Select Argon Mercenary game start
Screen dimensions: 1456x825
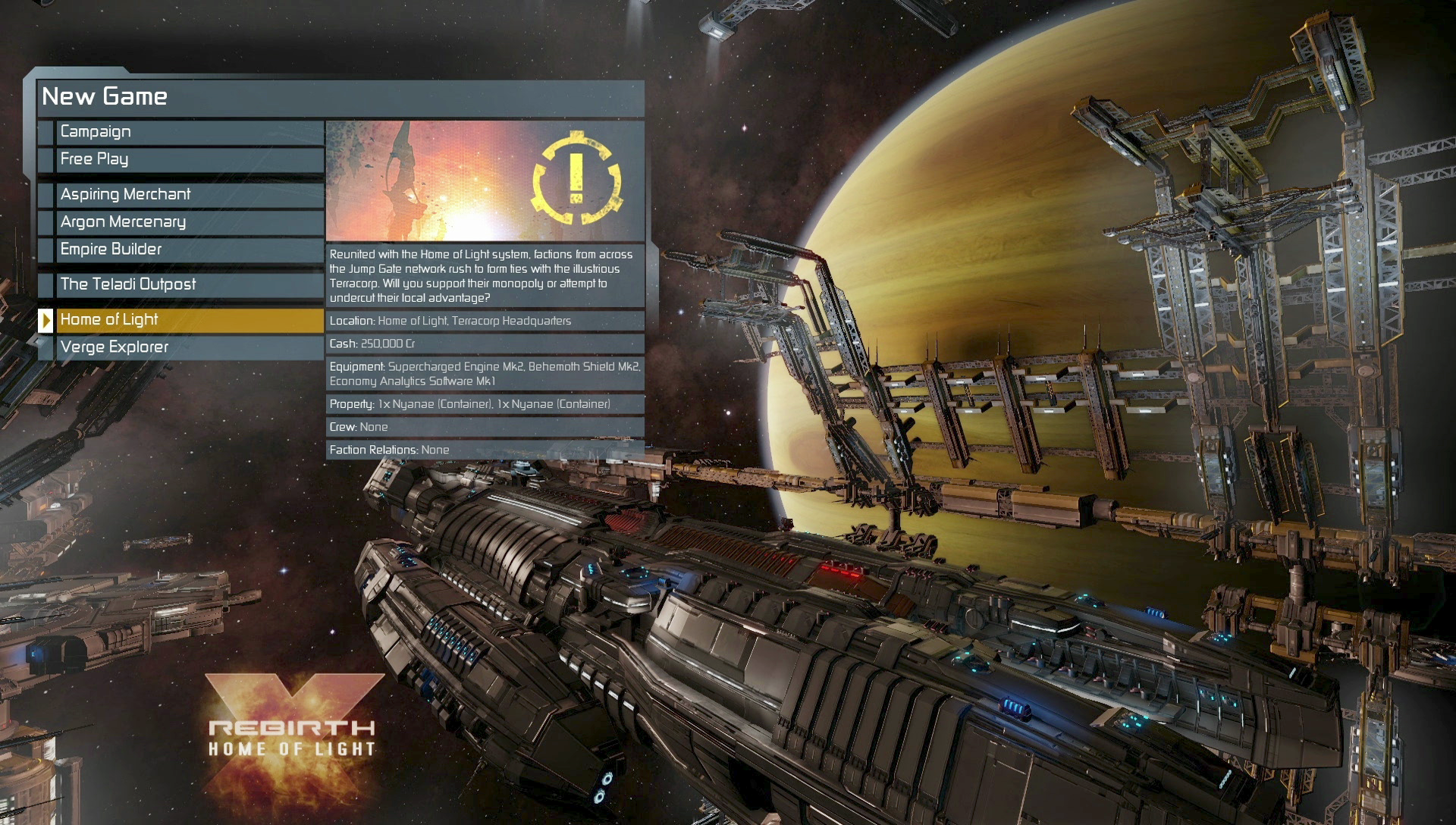point(190,222)
